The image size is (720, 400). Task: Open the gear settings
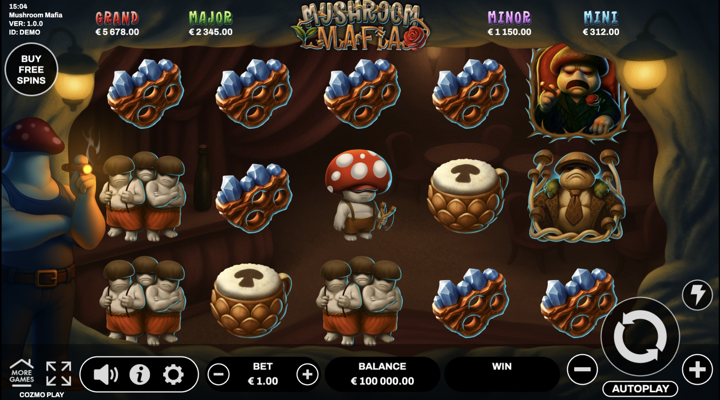click(173, 375)
